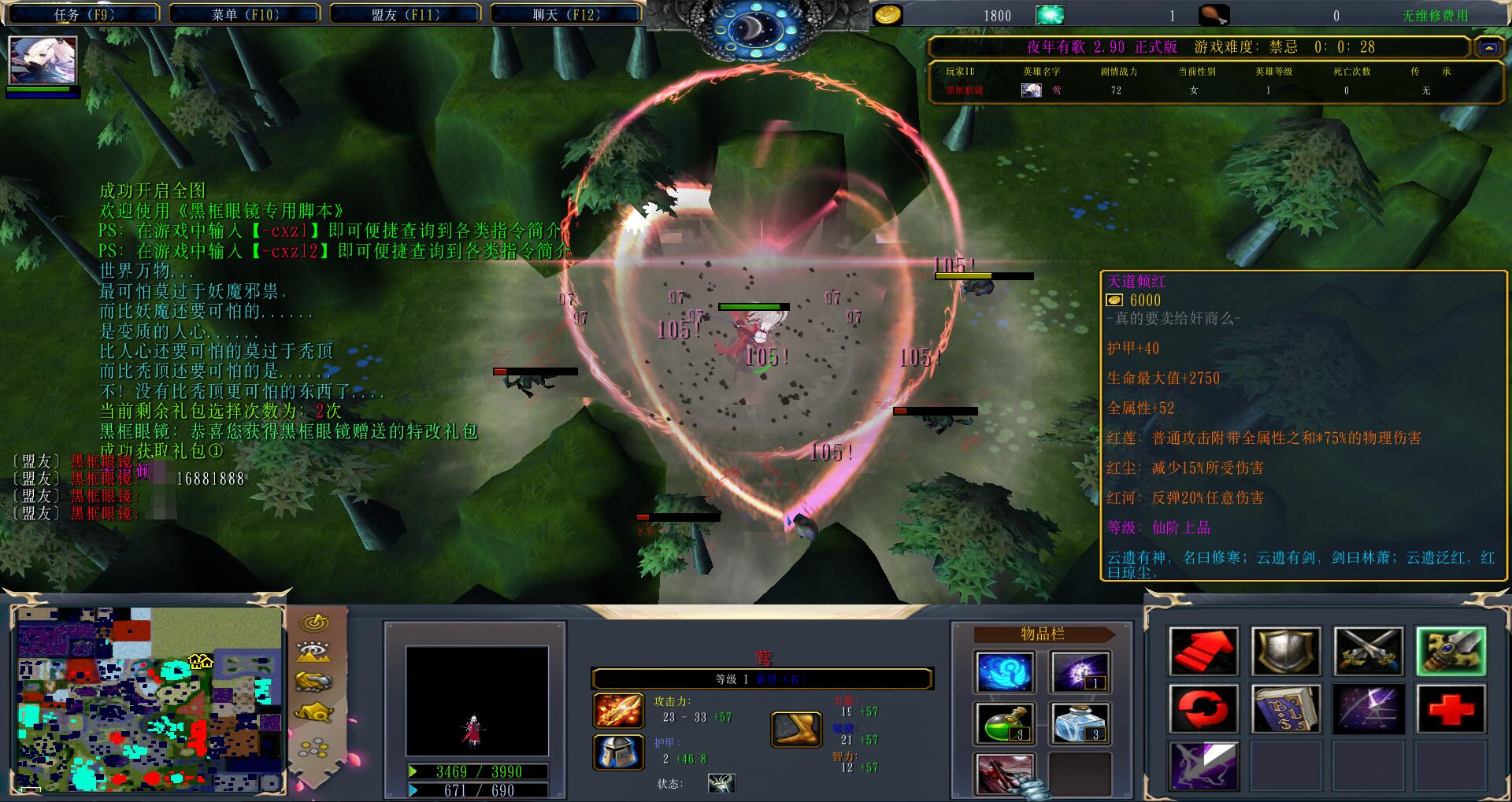Image resolution: width=1512 pixels, height=802 pixels.
Task: Select the purple starburst inventory item
Action: click(x=1081, y=673)
